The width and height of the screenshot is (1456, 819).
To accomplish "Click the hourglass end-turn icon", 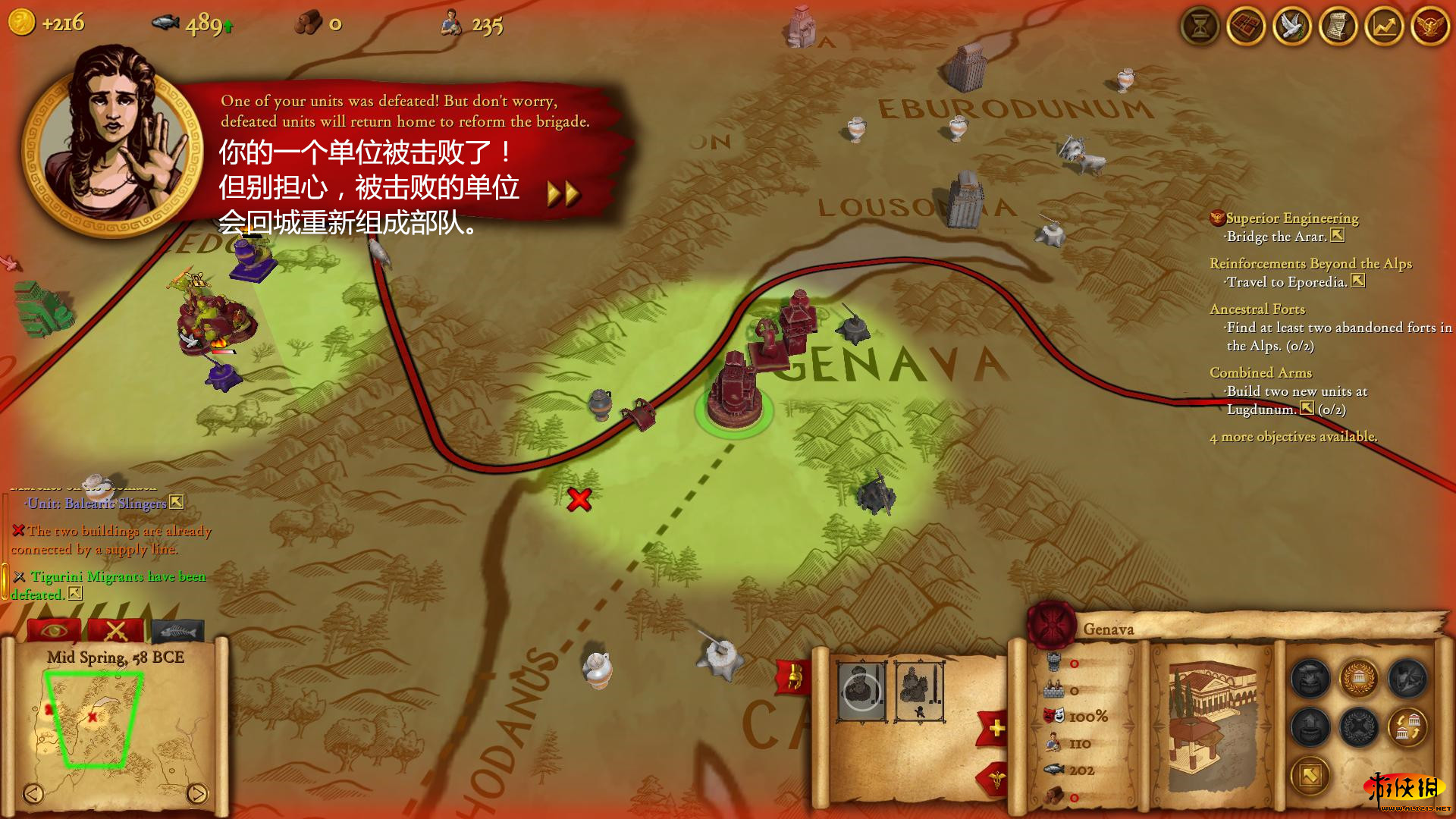I will pos(1200,27).
